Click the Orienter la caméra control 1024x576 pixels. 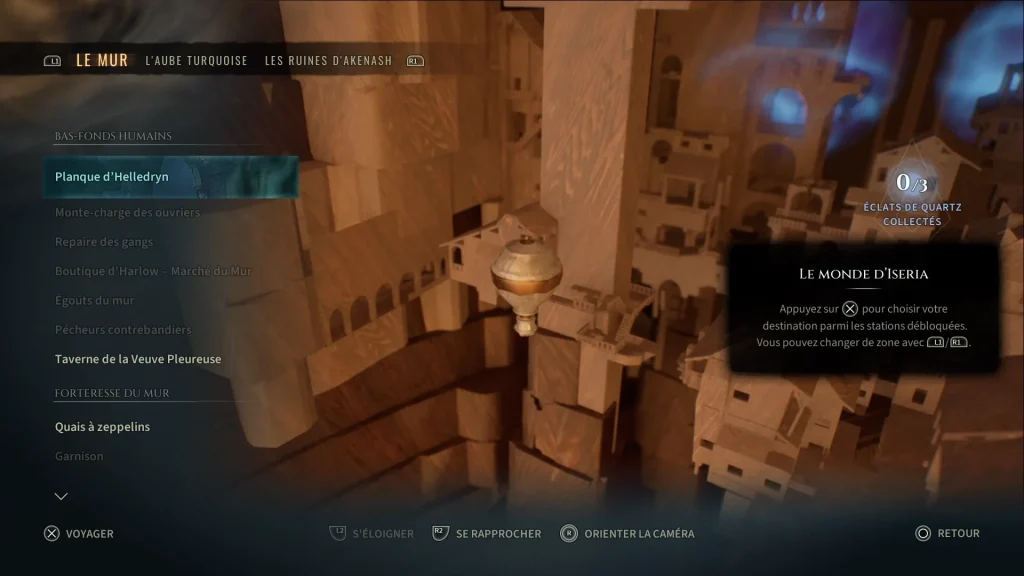(x=627, y=534)
